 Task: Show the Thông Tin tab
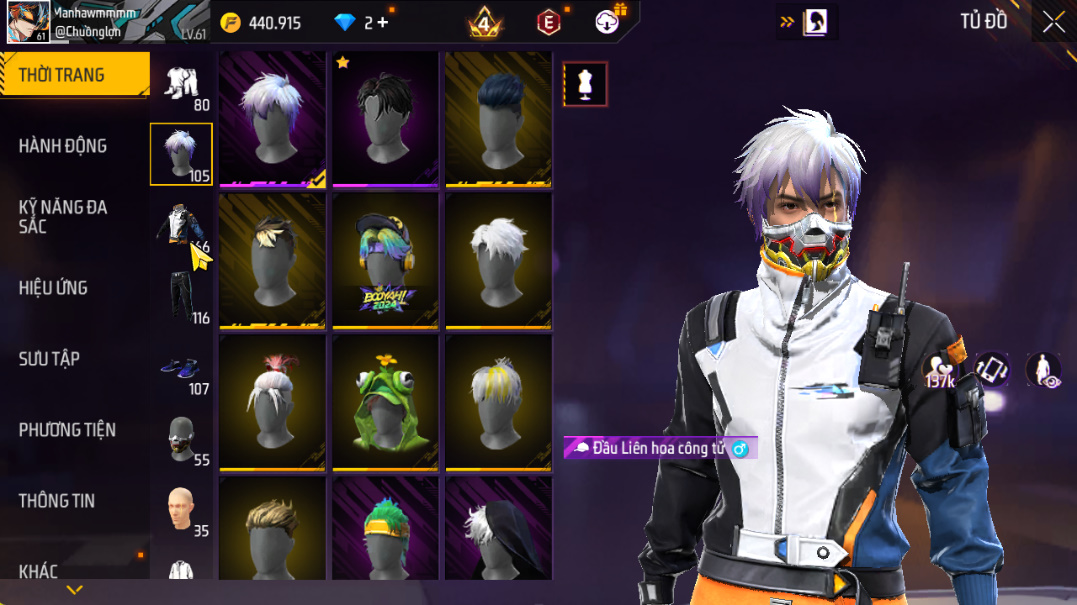pyautogui.click(x=57, y=501)
